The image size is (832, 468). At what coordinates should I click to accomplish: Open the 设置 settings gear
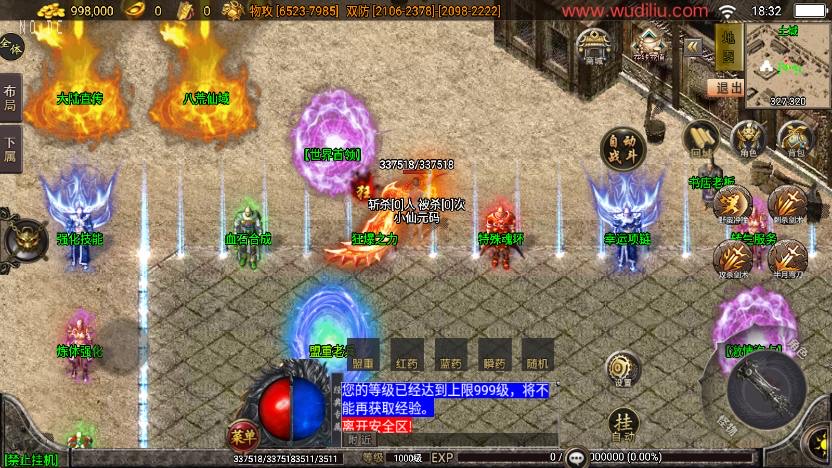[623, 368]
